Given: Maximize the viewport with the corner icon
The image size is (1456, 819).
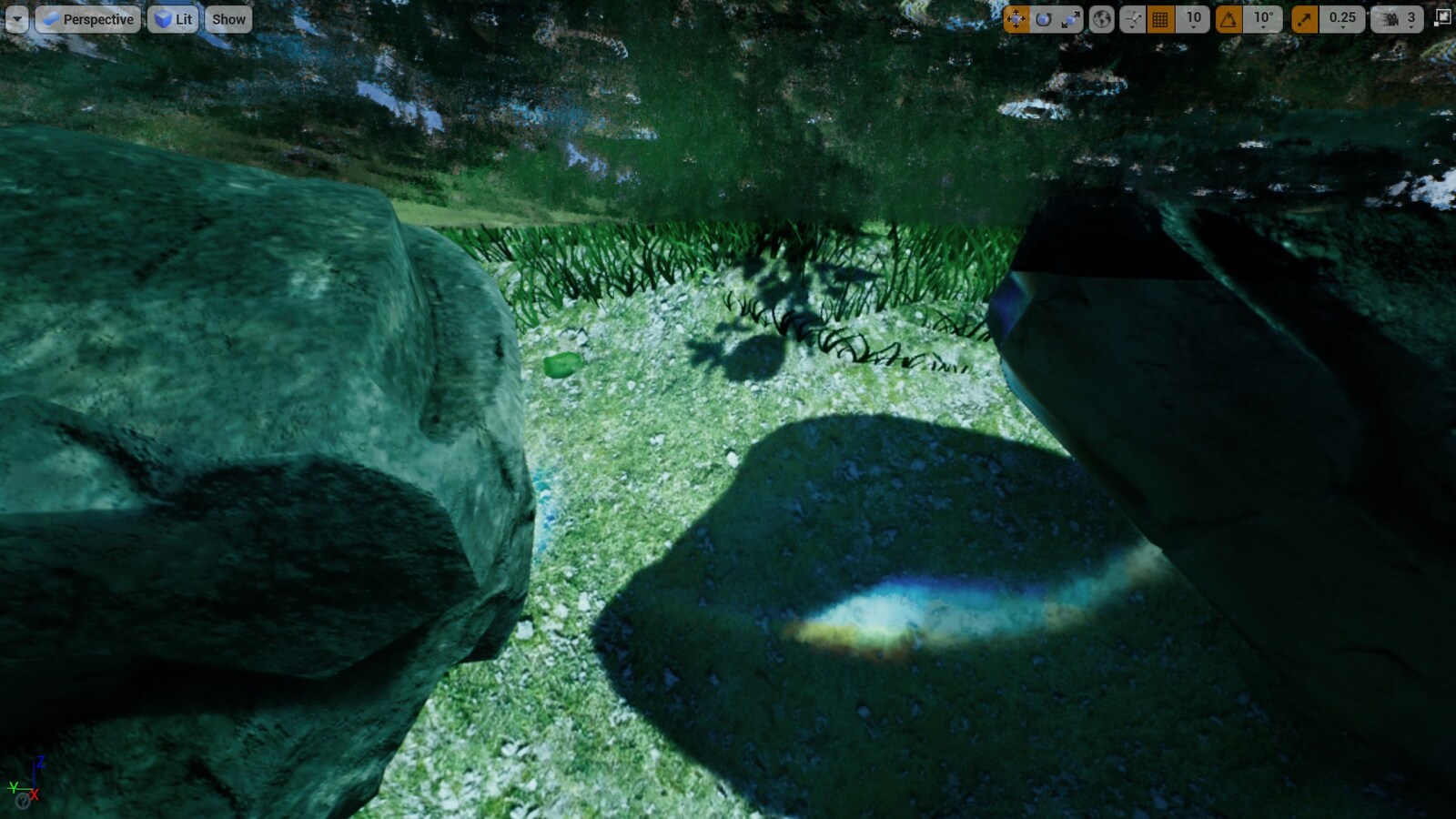Looking at the screenshot, I should 1442,16.
